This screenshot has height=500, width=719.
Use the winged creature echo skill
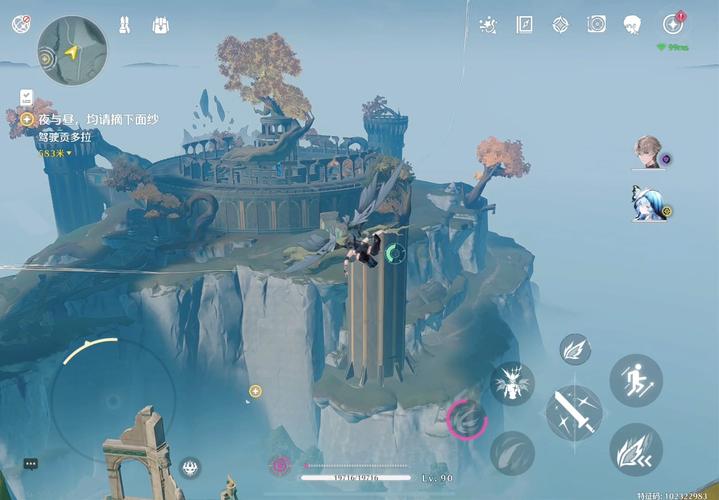pos(512,383)
